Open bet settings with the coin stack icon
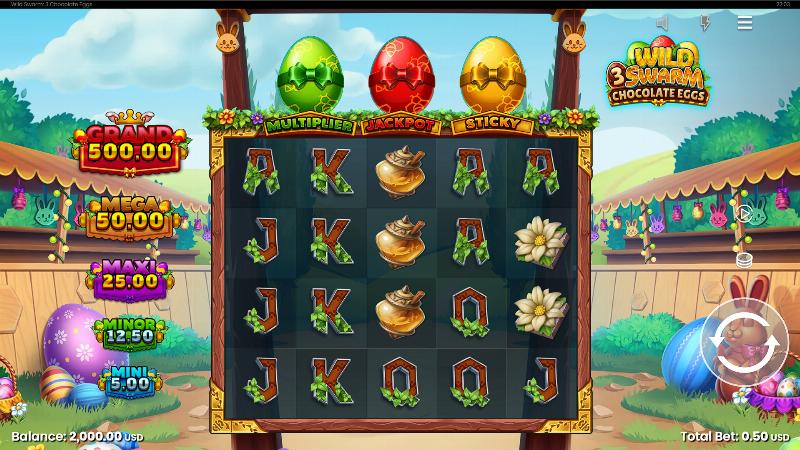 [744, 259]
